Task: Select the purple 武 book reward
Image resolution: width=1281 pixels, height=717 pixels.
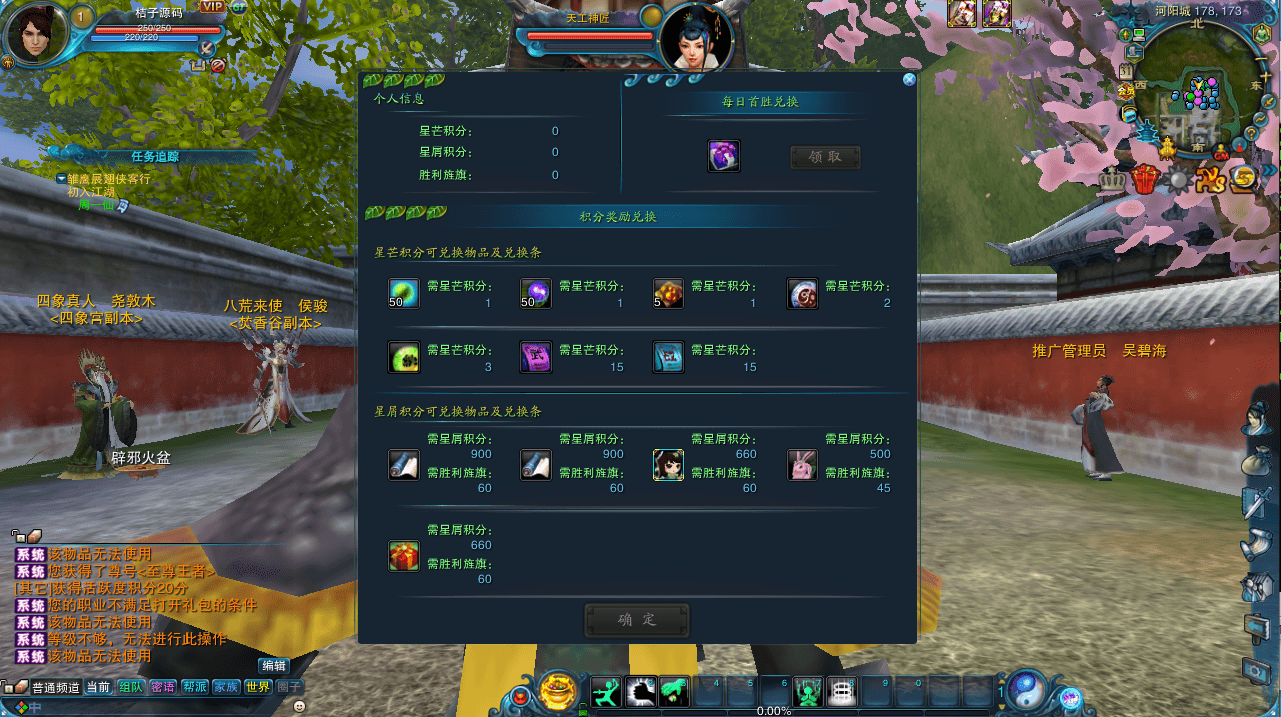Action: pos(536,357)
